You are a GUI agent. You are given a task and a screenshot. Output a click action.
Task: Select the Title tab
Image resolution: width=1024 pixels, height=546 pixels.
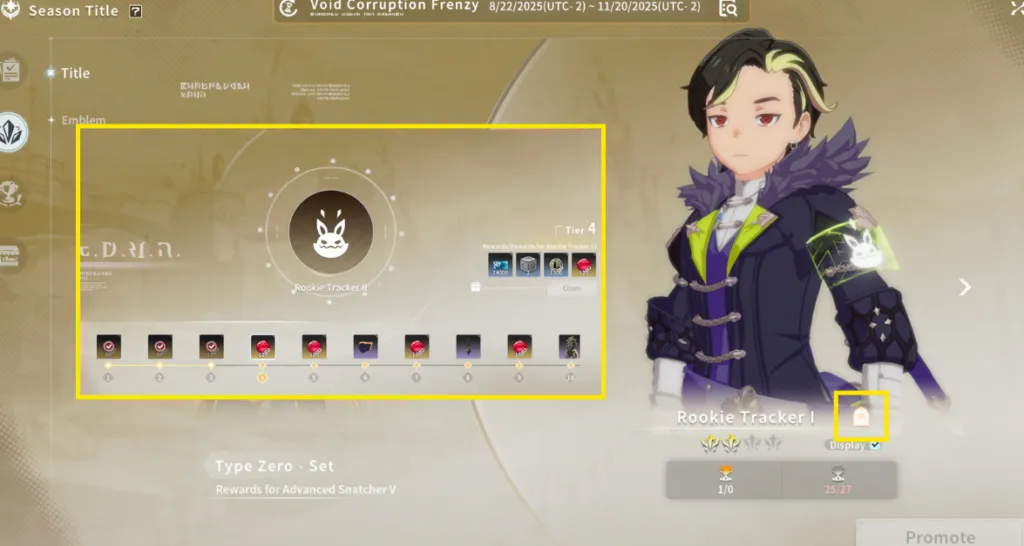(74, 73)
